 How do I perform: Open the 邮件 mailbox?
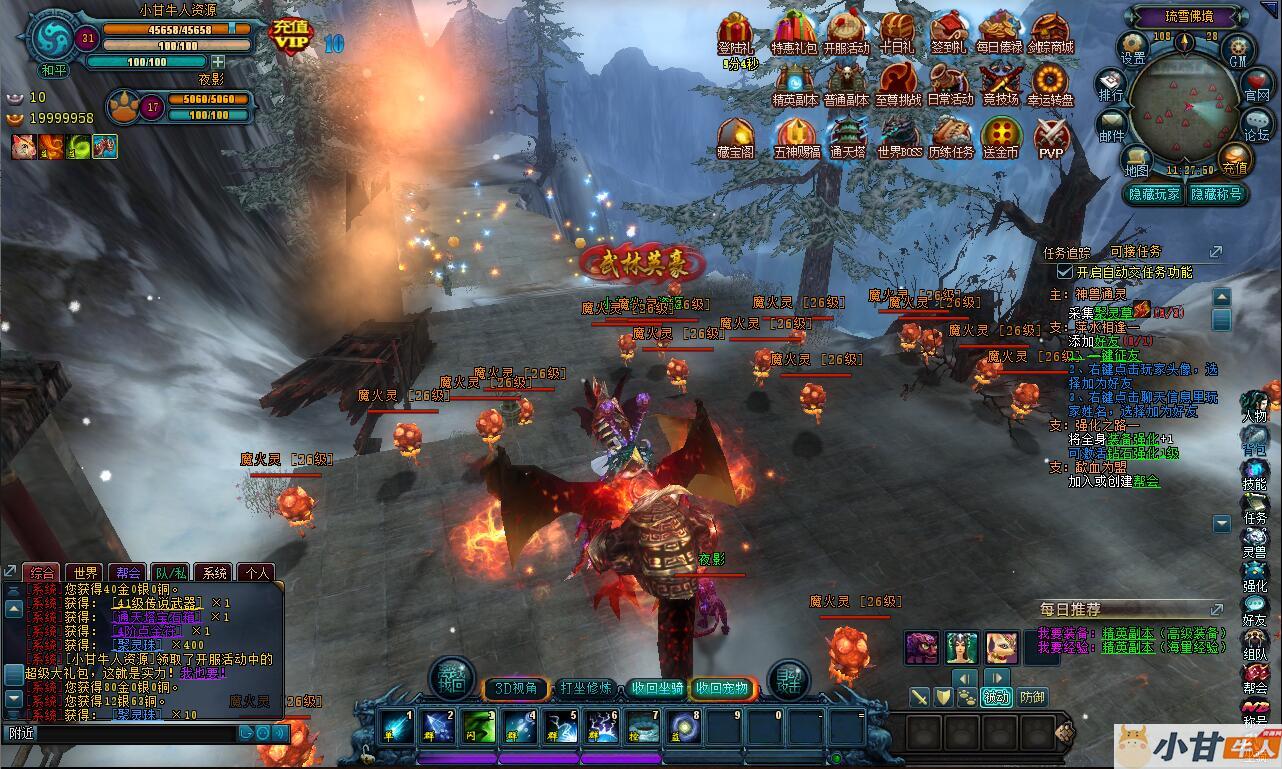tap(1111, 125)
